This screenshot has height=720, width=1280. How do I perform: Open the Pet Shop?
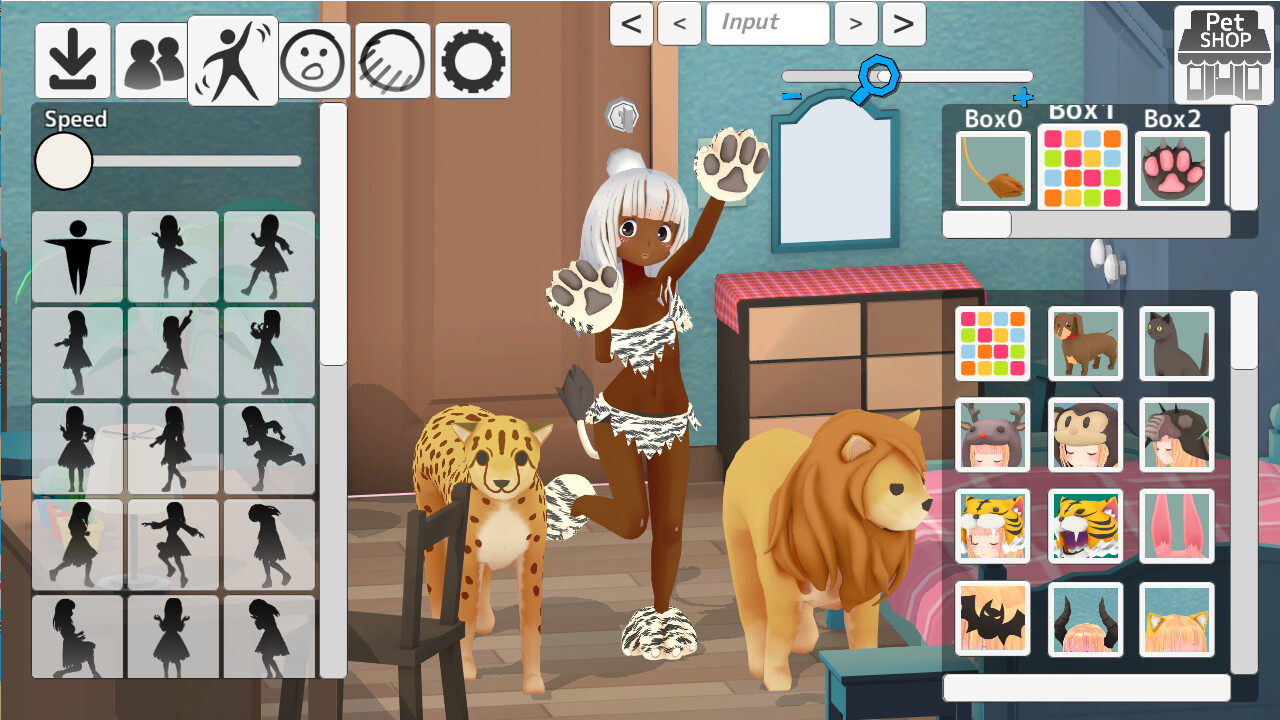pos(1222,55)
